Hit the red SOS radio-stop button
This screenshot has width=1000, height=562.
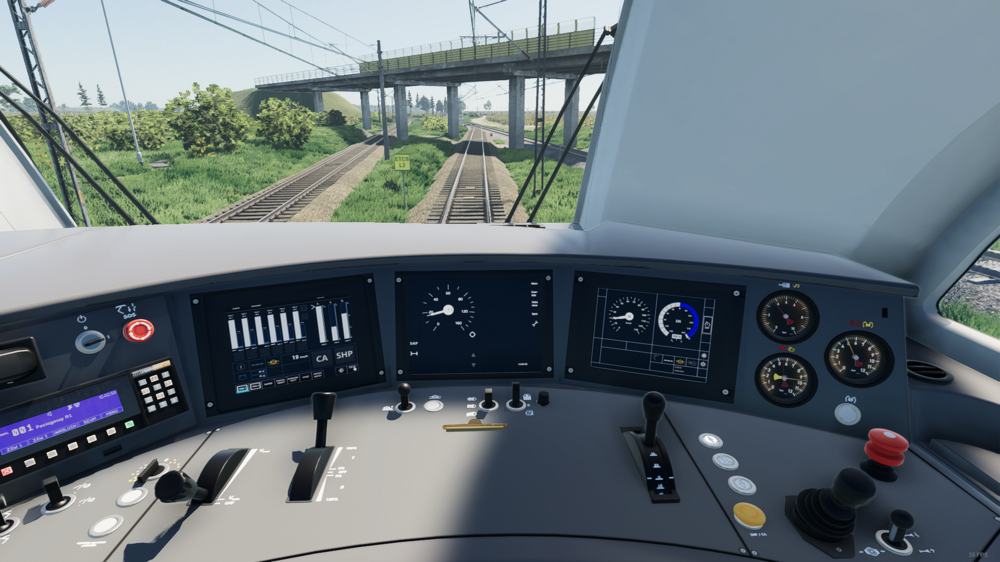tap(138, 330)
